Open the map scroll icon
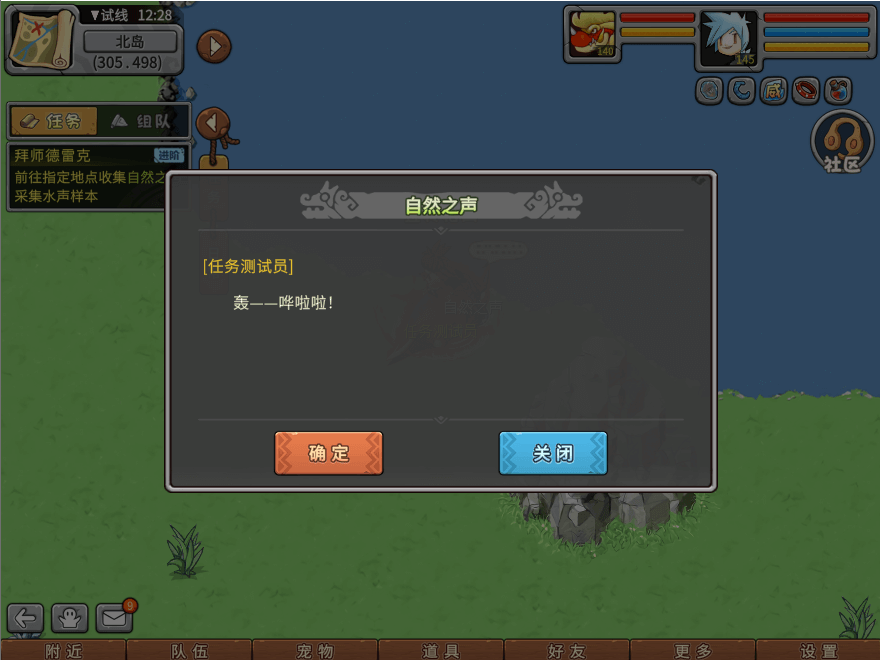The image size is (880, 660). (41, 39)
